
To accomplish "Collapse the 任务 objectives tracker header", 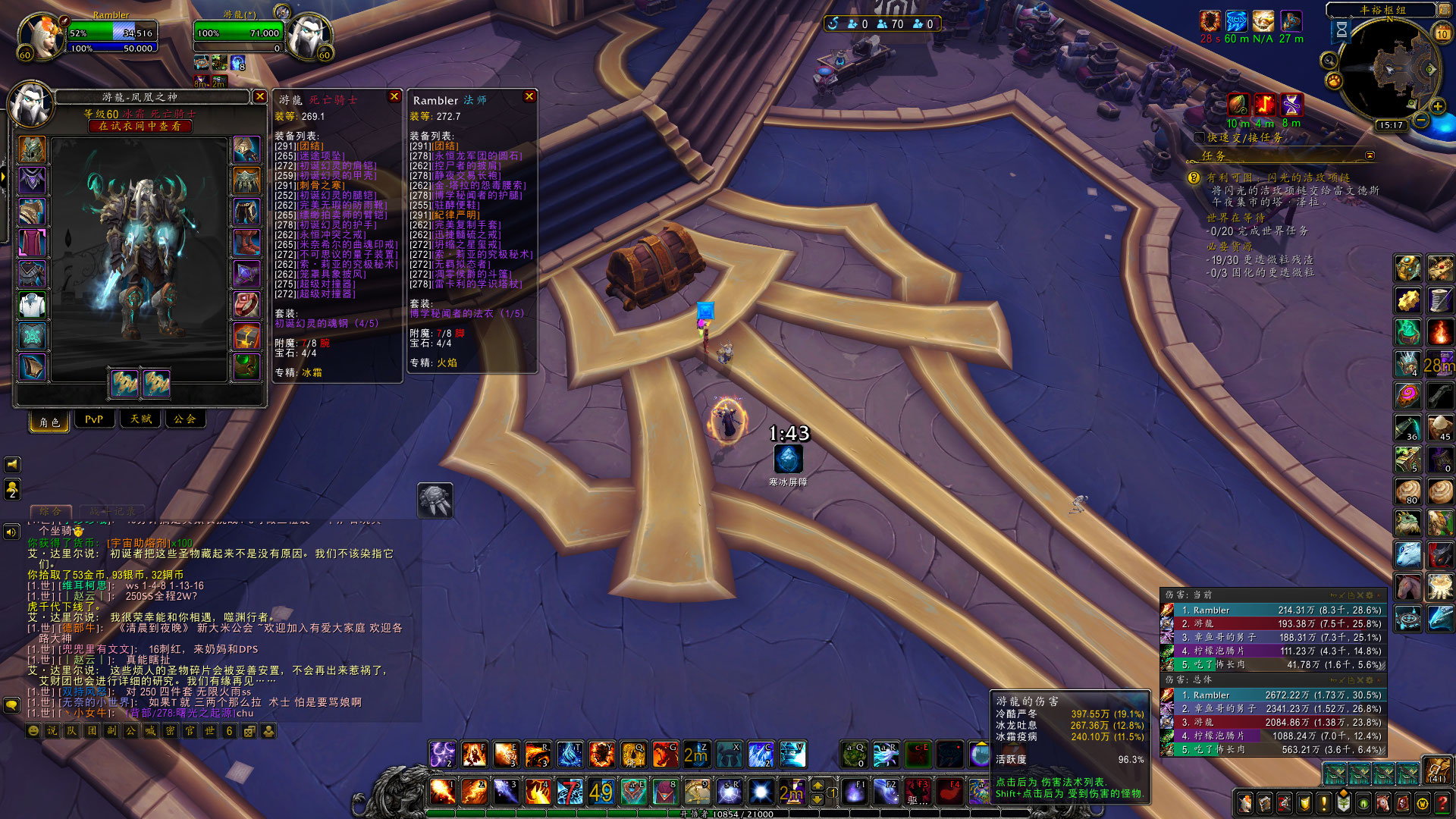I will point(1371,156).
